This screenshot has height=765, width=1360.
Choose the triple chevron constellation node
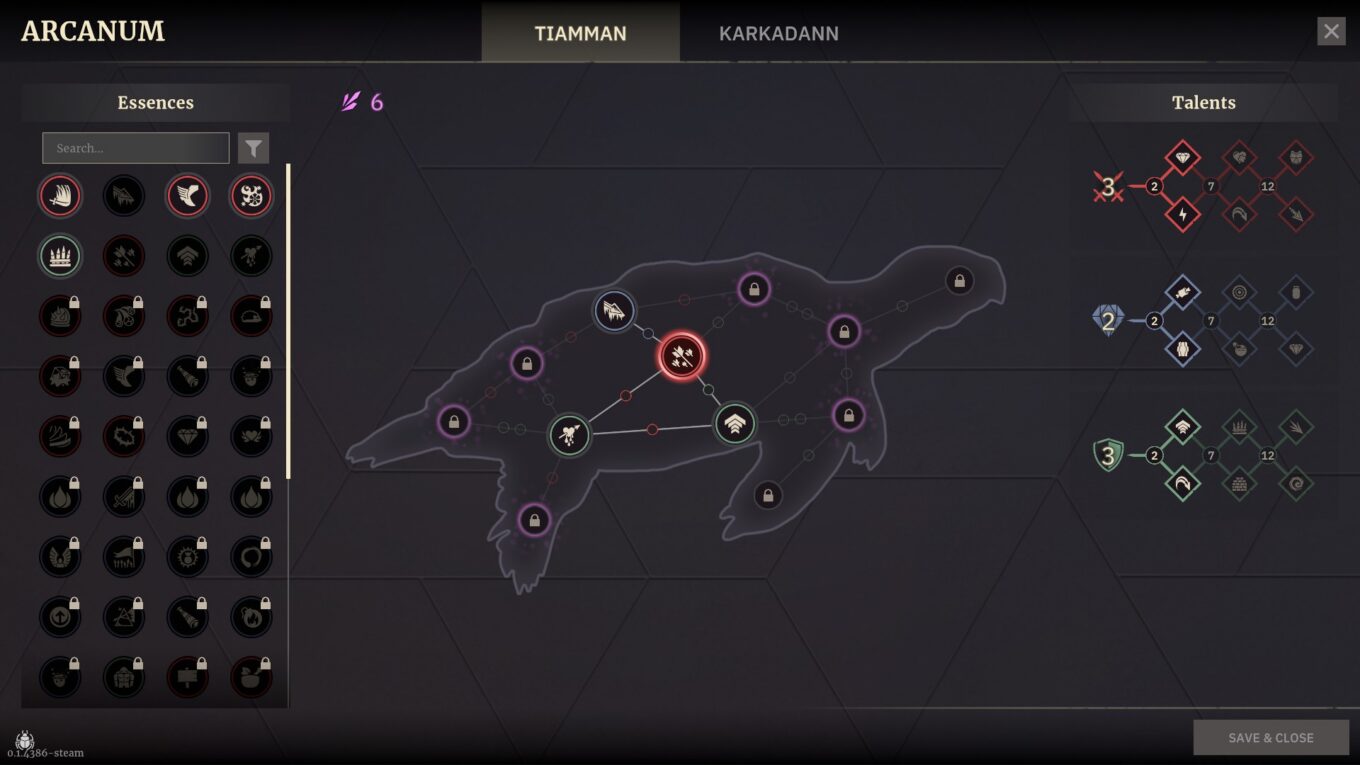[x=735, y=424]
